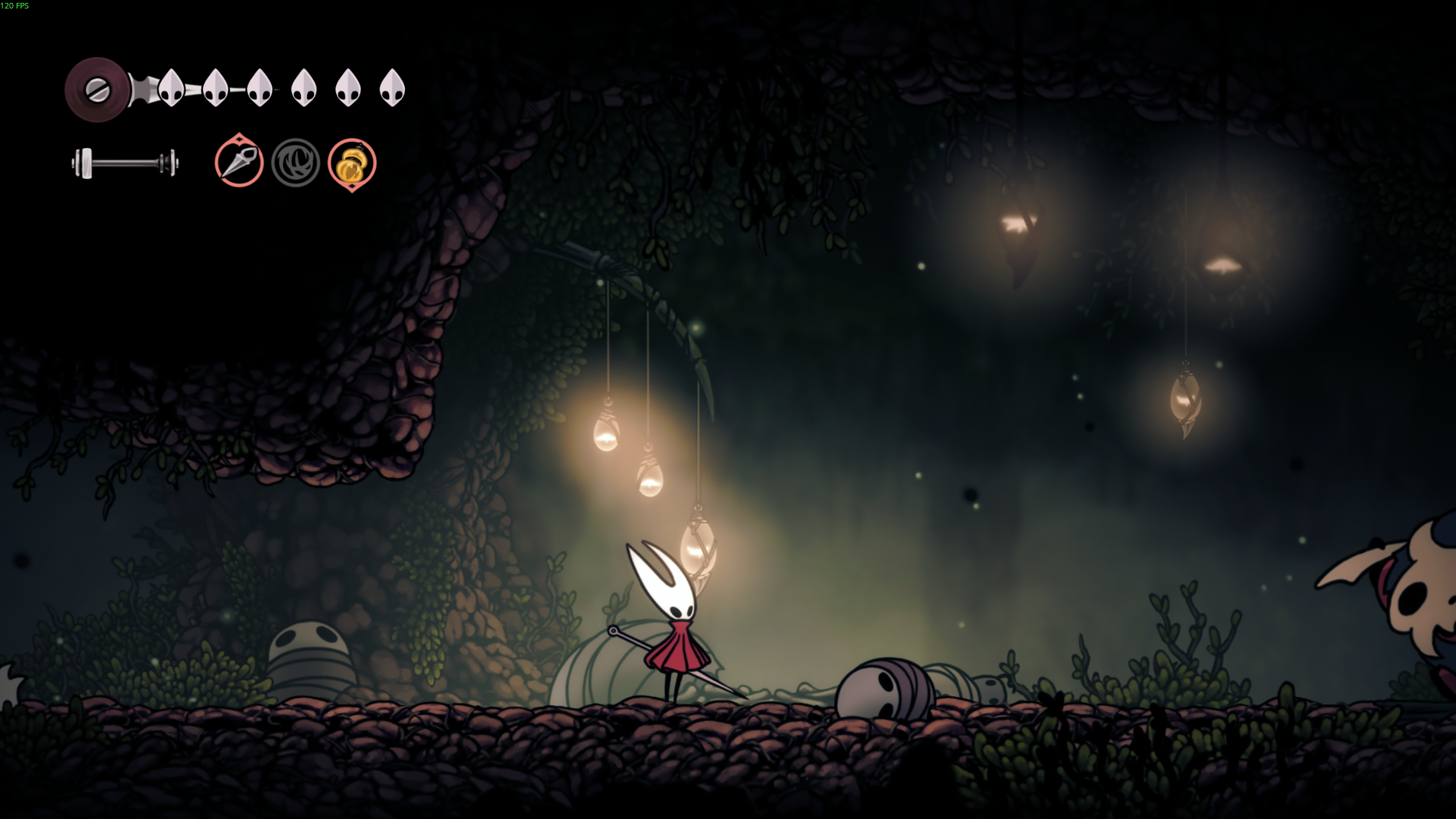The height and width of the screenshot is (819, 1456).
Task: Click the greyed-out swirl skill icon
Action: click(296, 163)
